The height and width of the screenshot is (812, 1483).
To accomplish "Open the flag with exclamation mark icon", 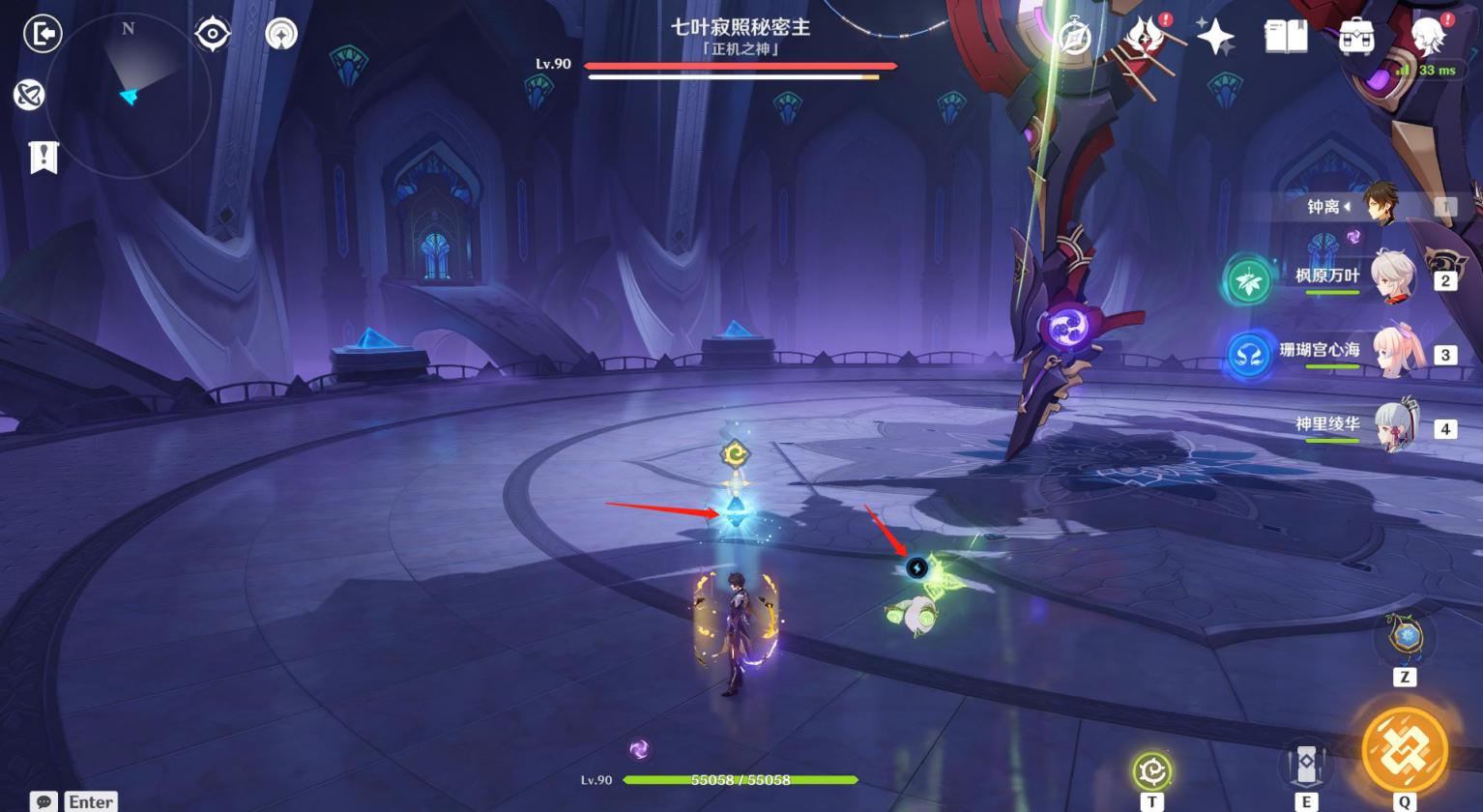I will coord(44,157).
